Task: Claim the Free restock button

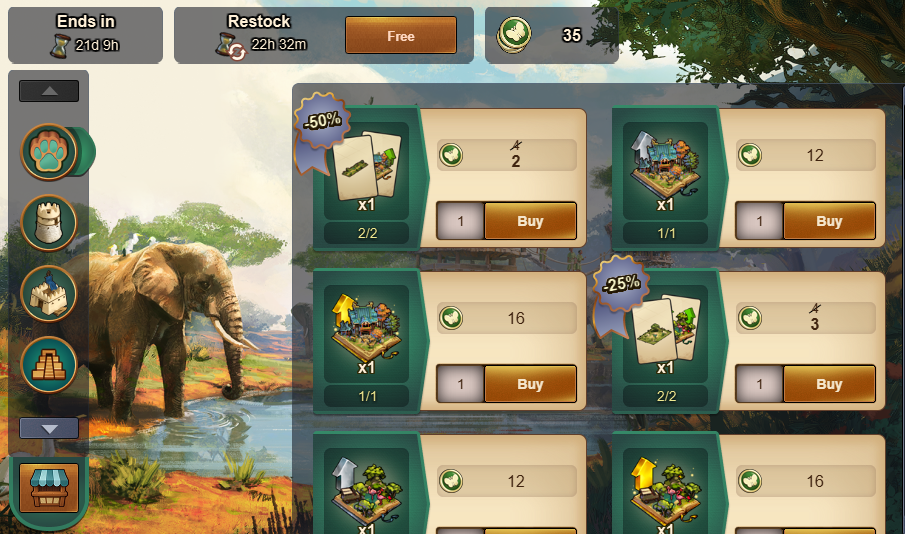Action: pyautogui.click(x=400, y=35)
